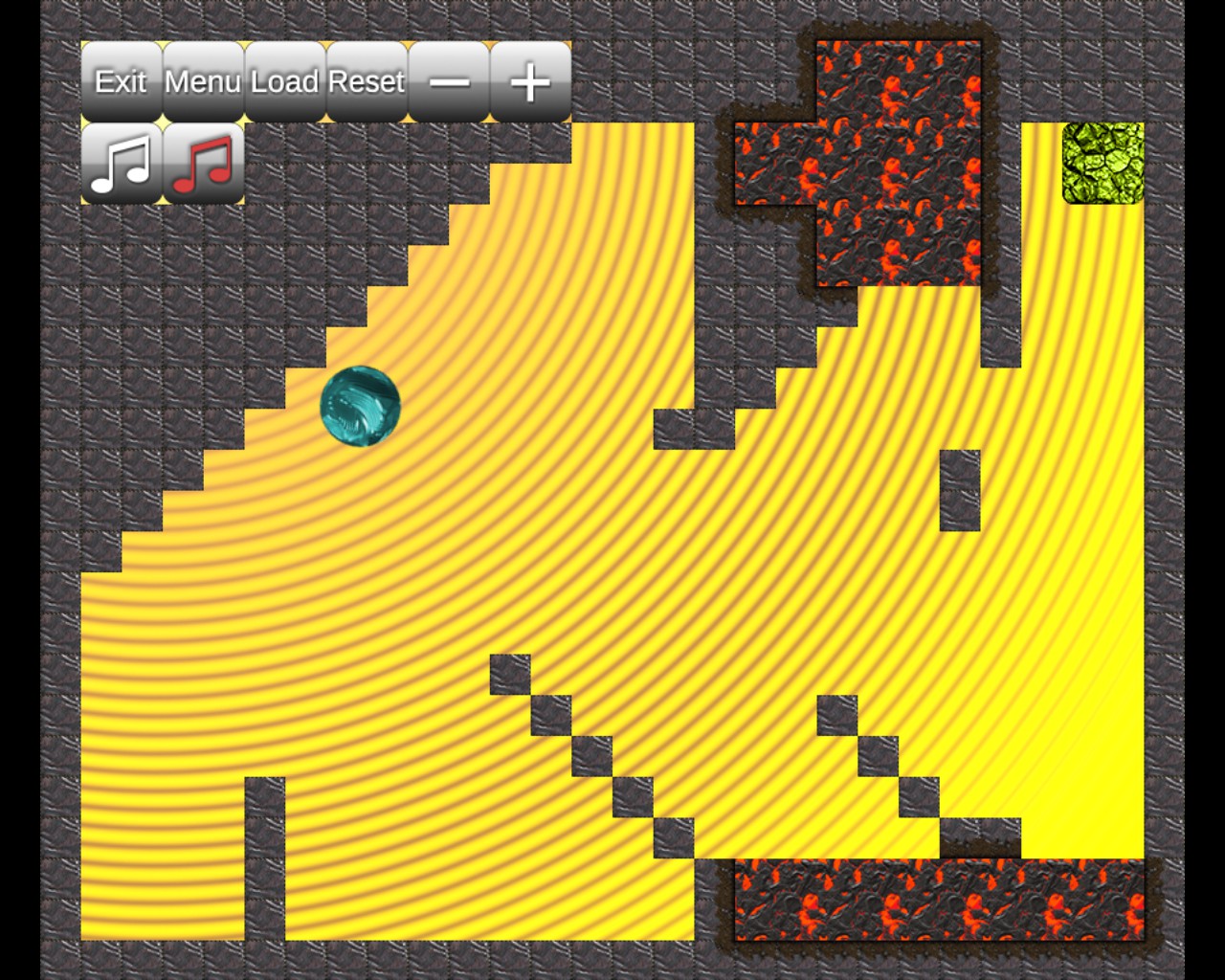This screenshot has width=1225, height=980.
Task: Open the Menu from the top toolbar
Action: click(203, 81)
